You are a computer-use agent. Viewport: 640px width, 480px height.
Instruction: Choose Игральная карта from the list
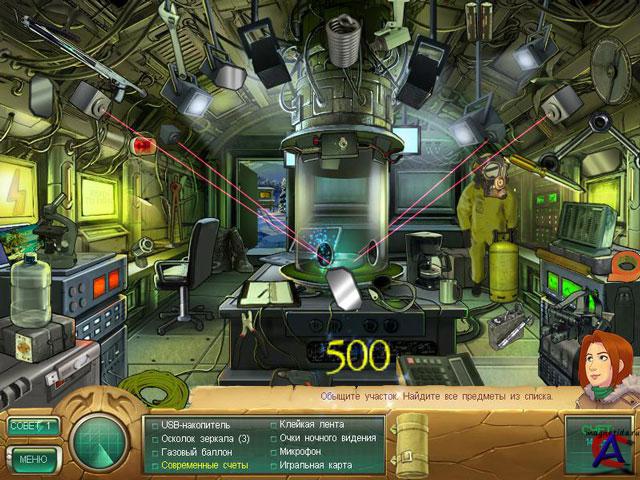point(316,465)
